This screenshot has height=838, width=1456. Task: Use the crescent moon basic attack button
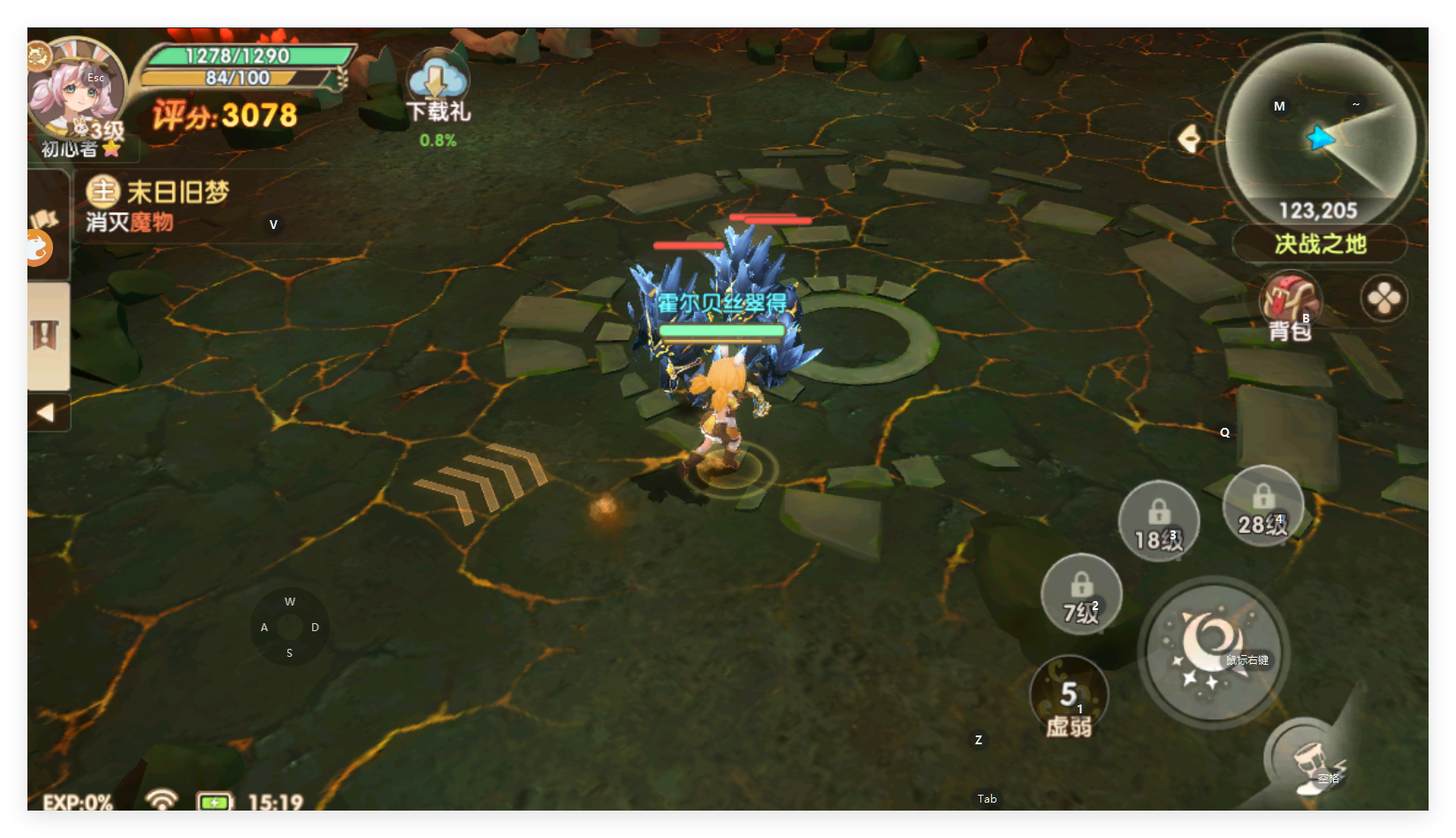pyautogui.click(x=1213, y=652)
